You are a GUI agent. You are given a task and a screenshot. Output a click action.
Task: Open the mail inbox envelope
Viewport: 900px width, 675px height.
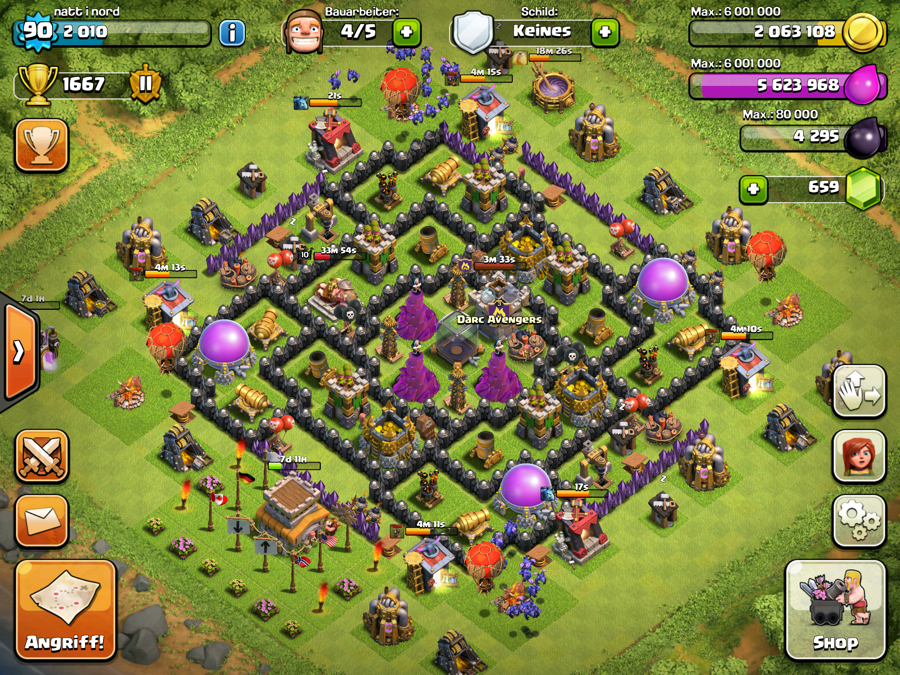coord(42,520)
